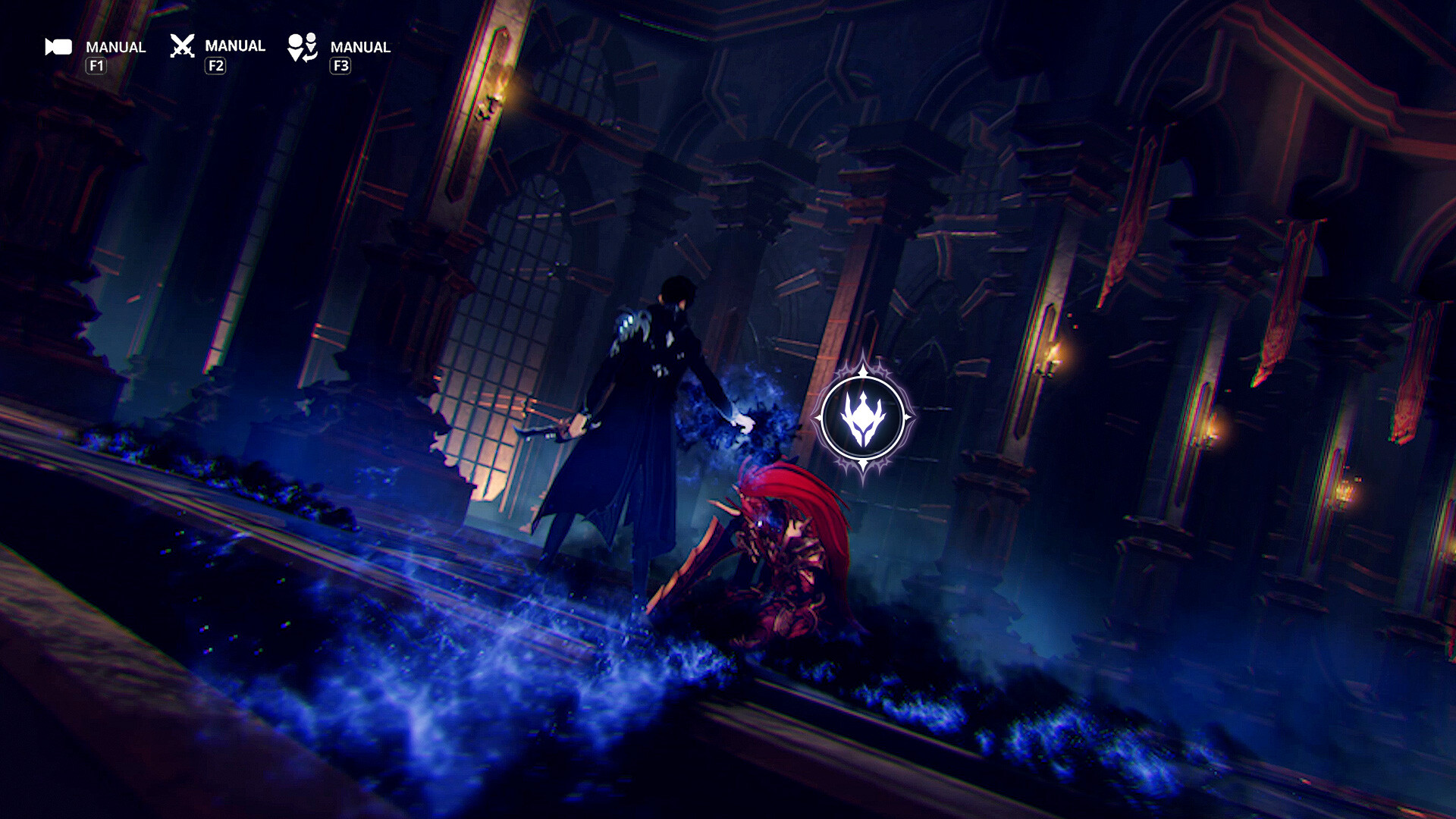This screenshot has width=1456, height=819.
Task: Click the MANUAL label next to F3
Action: (x=359, y=46)
